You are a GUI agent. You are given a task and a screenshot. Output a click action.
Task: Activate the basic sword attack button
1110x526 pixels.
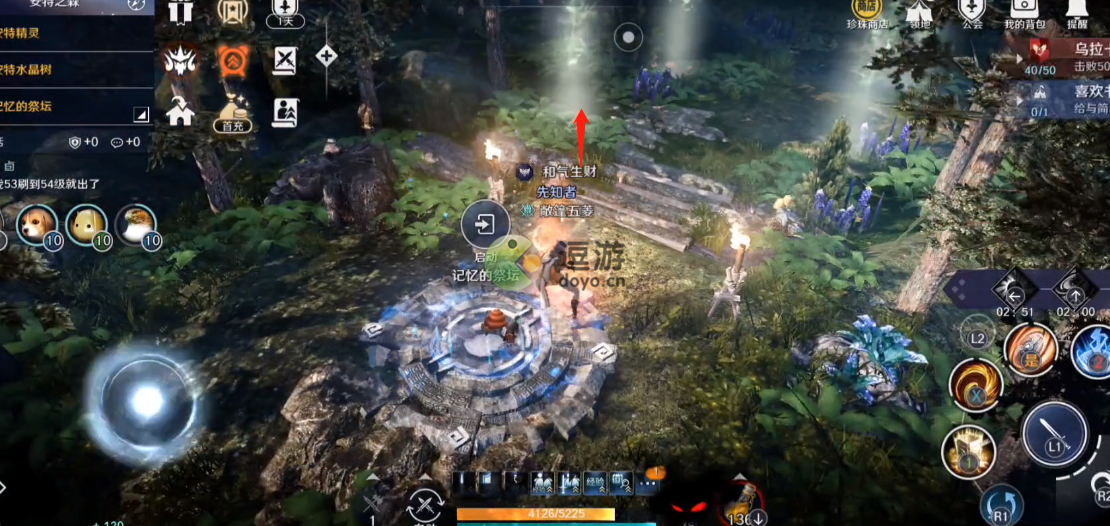1054,433
